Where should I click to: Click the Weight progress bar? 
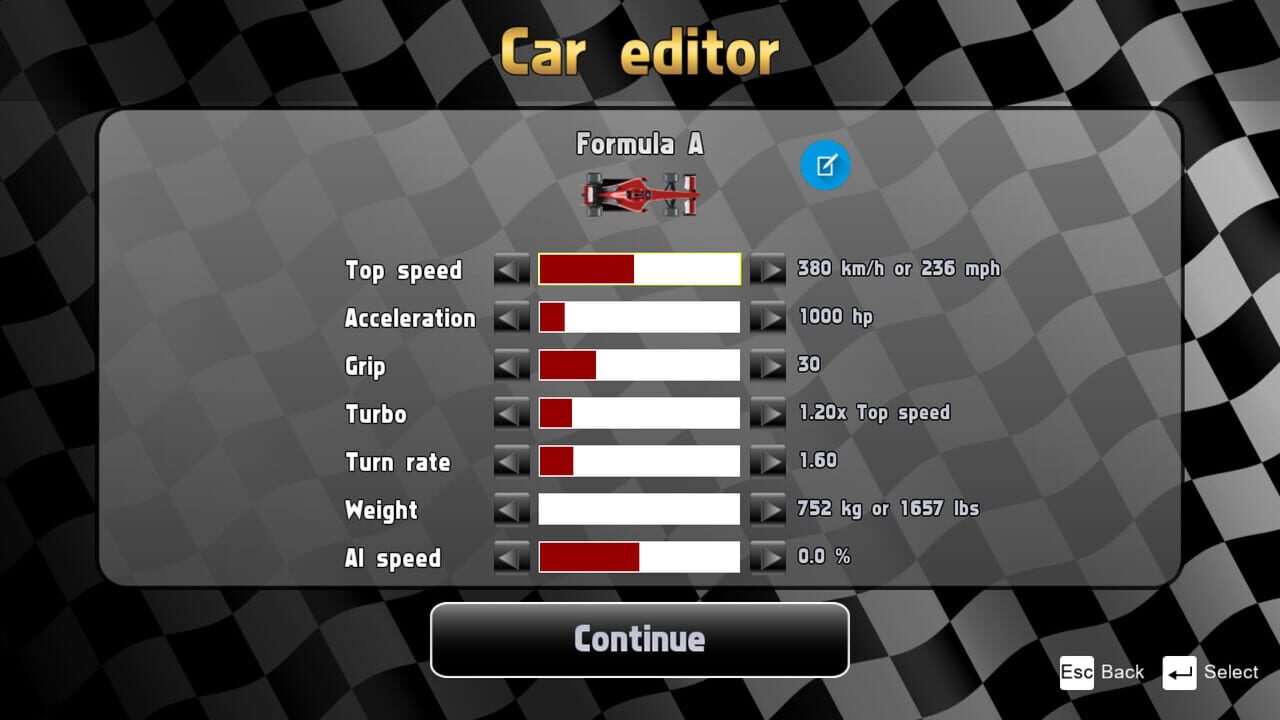point(639,509)
